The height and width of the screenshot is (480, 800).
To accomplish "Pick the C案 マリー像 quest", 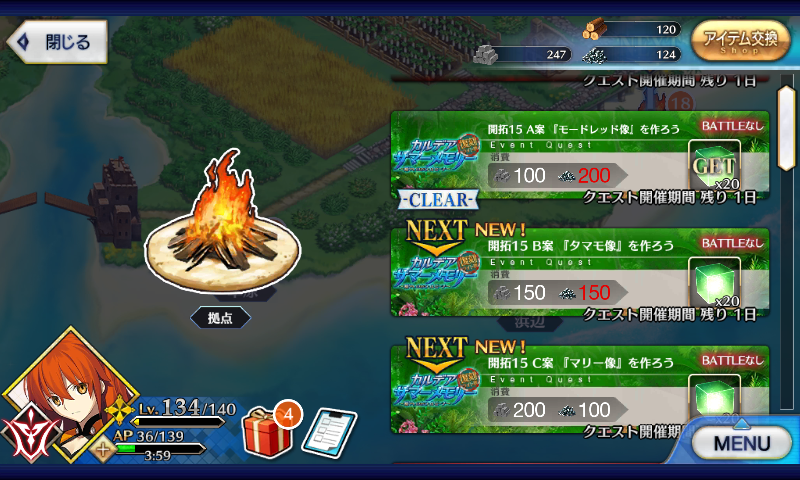I will click(x=580, y=390).
